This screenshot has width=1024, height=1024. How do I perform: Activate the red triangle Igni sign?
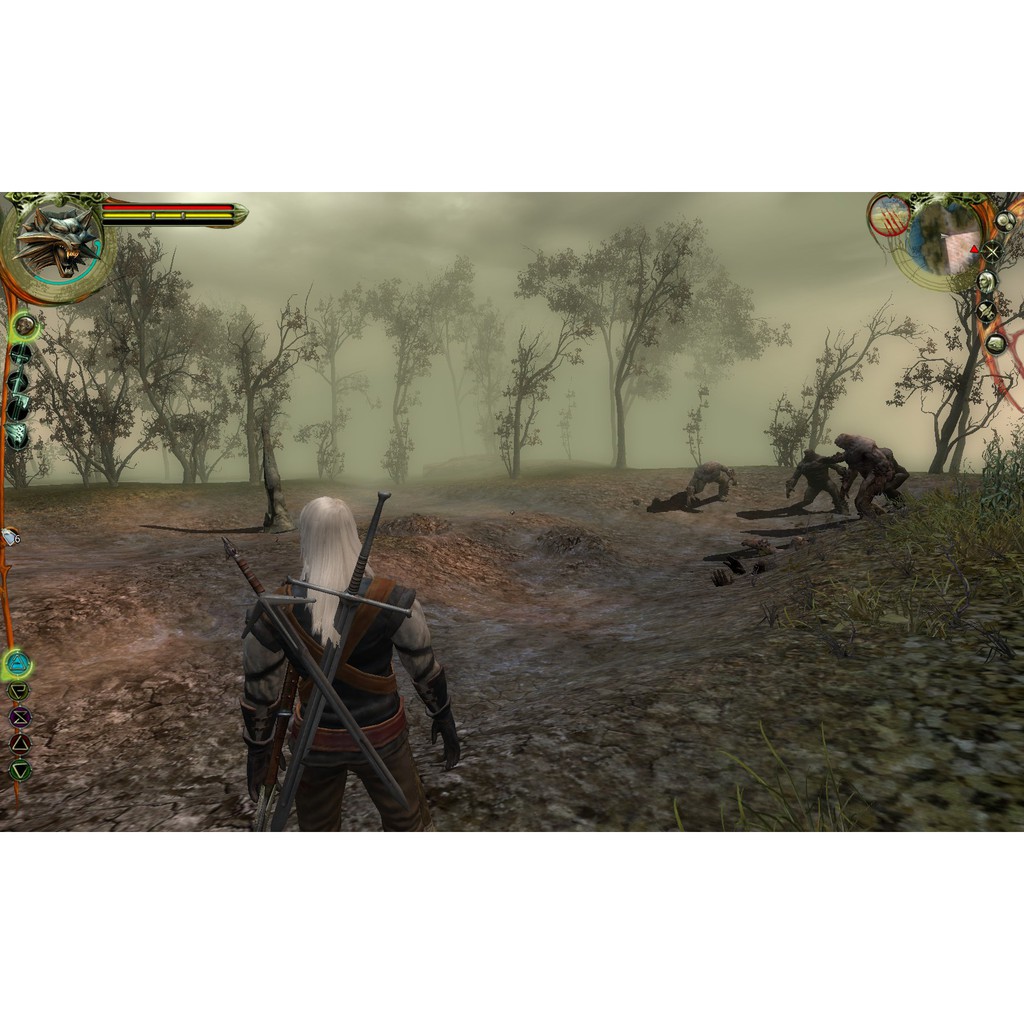[19, 743]
